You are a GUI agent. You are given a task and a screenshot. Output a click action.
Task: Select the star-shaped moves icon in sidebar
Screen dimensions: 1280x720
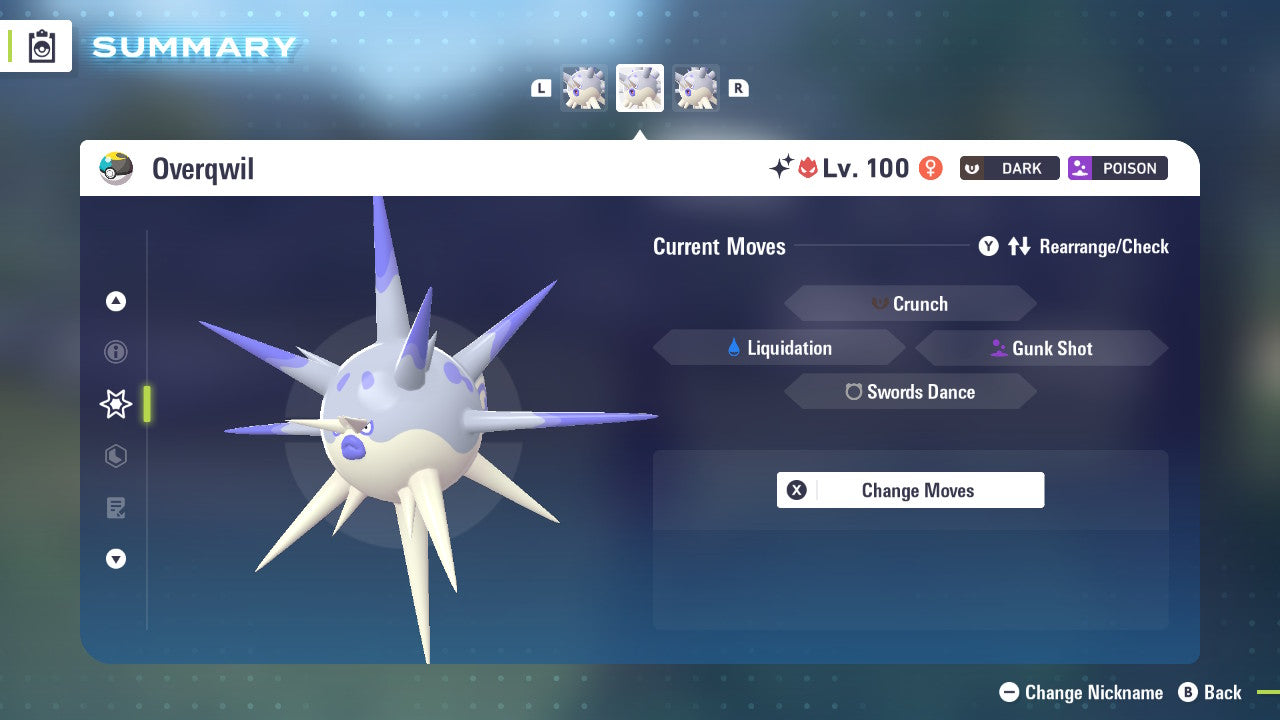coord(115,404)
